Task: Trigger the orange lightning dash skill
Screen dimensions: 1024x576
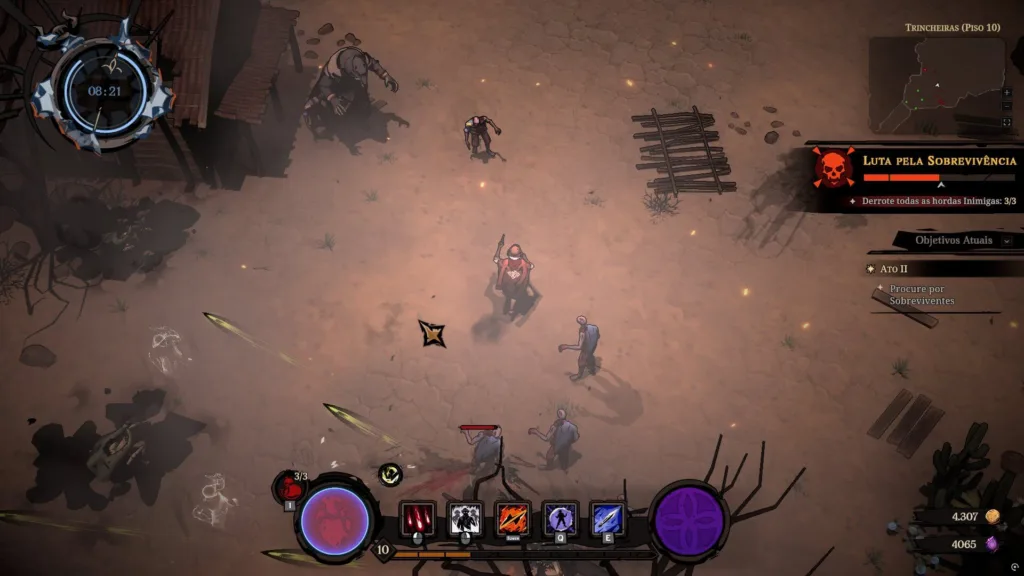Action: (x=513, y=519)
